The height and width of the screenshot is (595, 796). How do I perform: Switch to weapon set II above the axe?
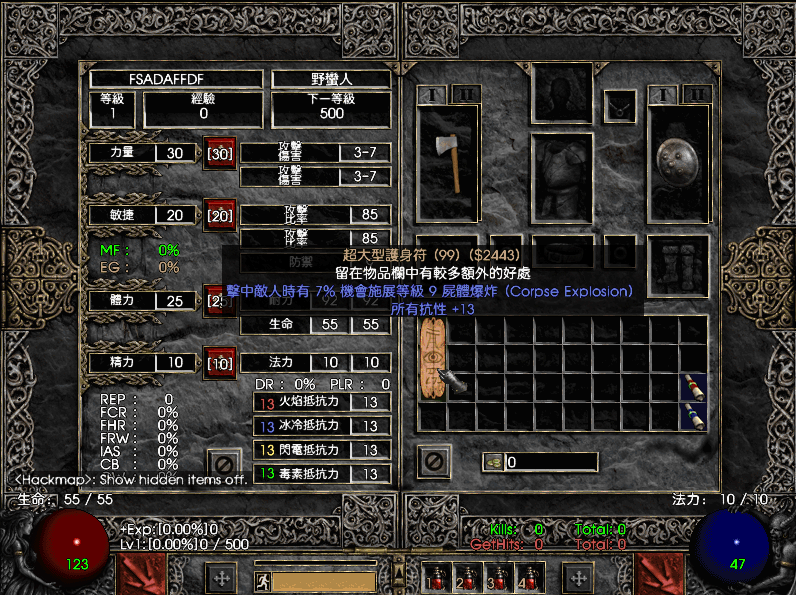click(464, 94)
